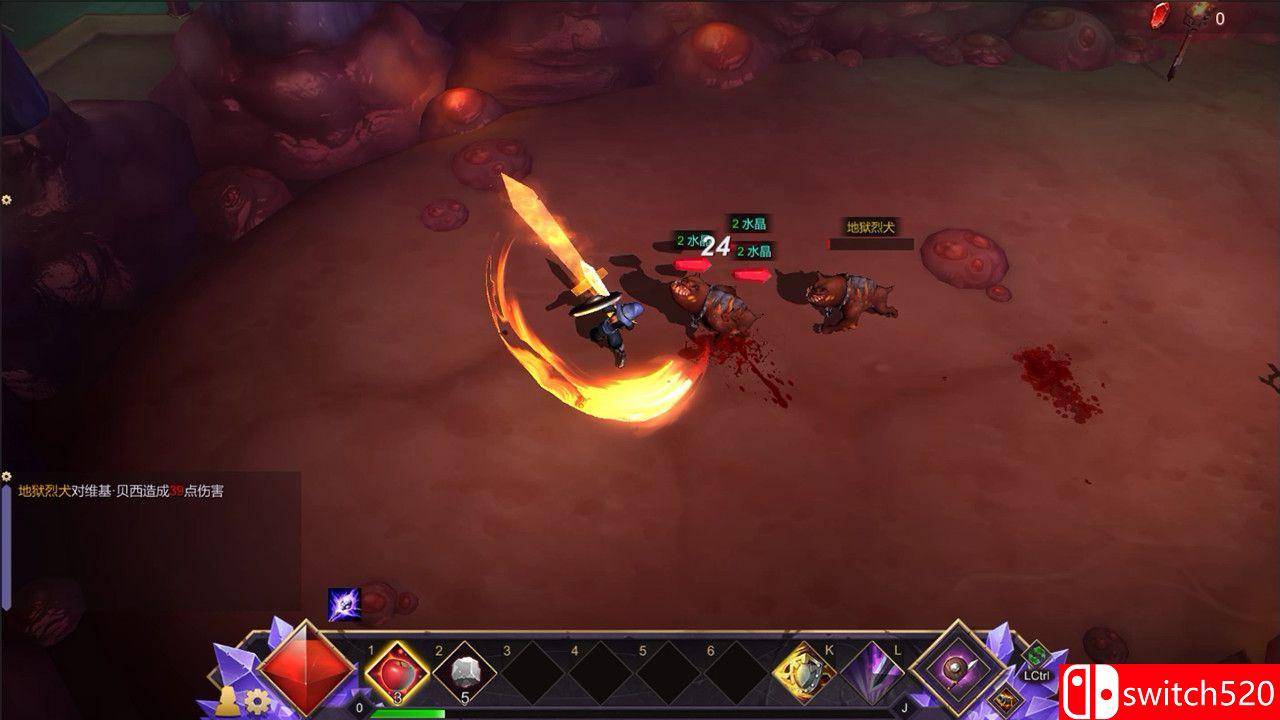The height and width of the screenshot is (720, 1280).
Task: Open the character silhouette icon
Action: pyautogui.click(x=228, y=701)
